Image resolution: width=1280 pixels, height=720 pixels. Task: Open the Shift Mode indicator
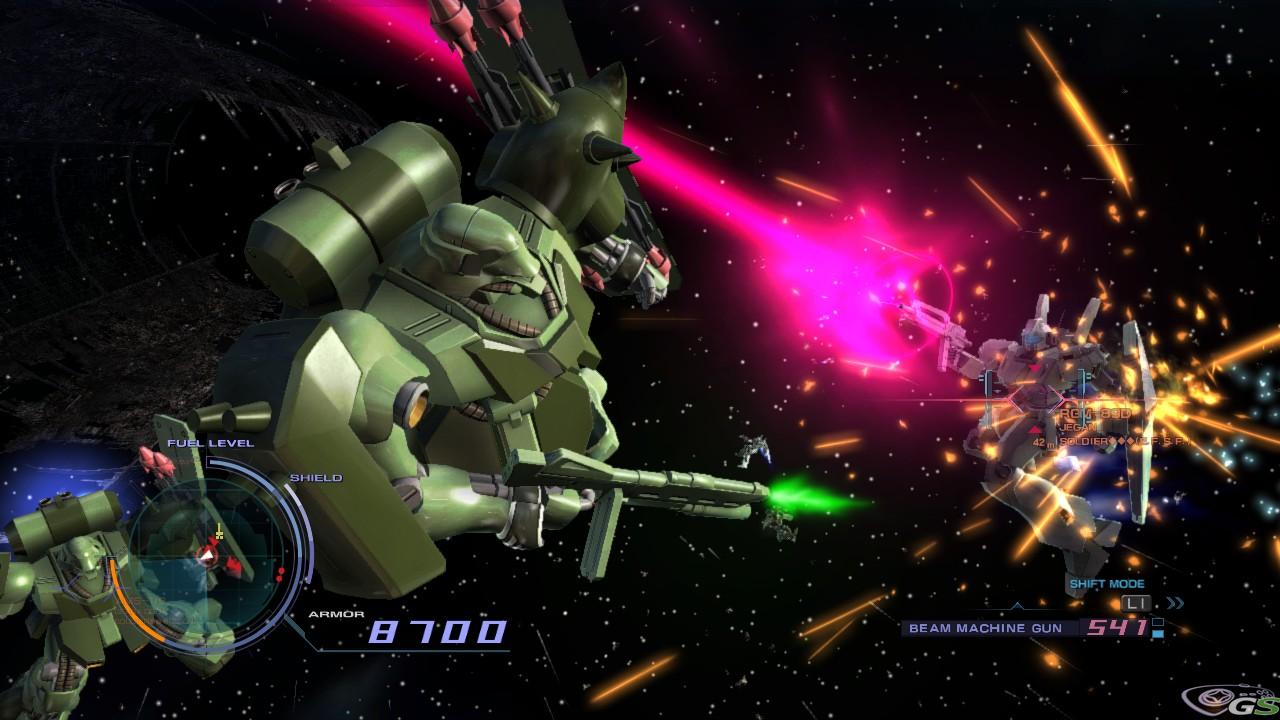1107,583
